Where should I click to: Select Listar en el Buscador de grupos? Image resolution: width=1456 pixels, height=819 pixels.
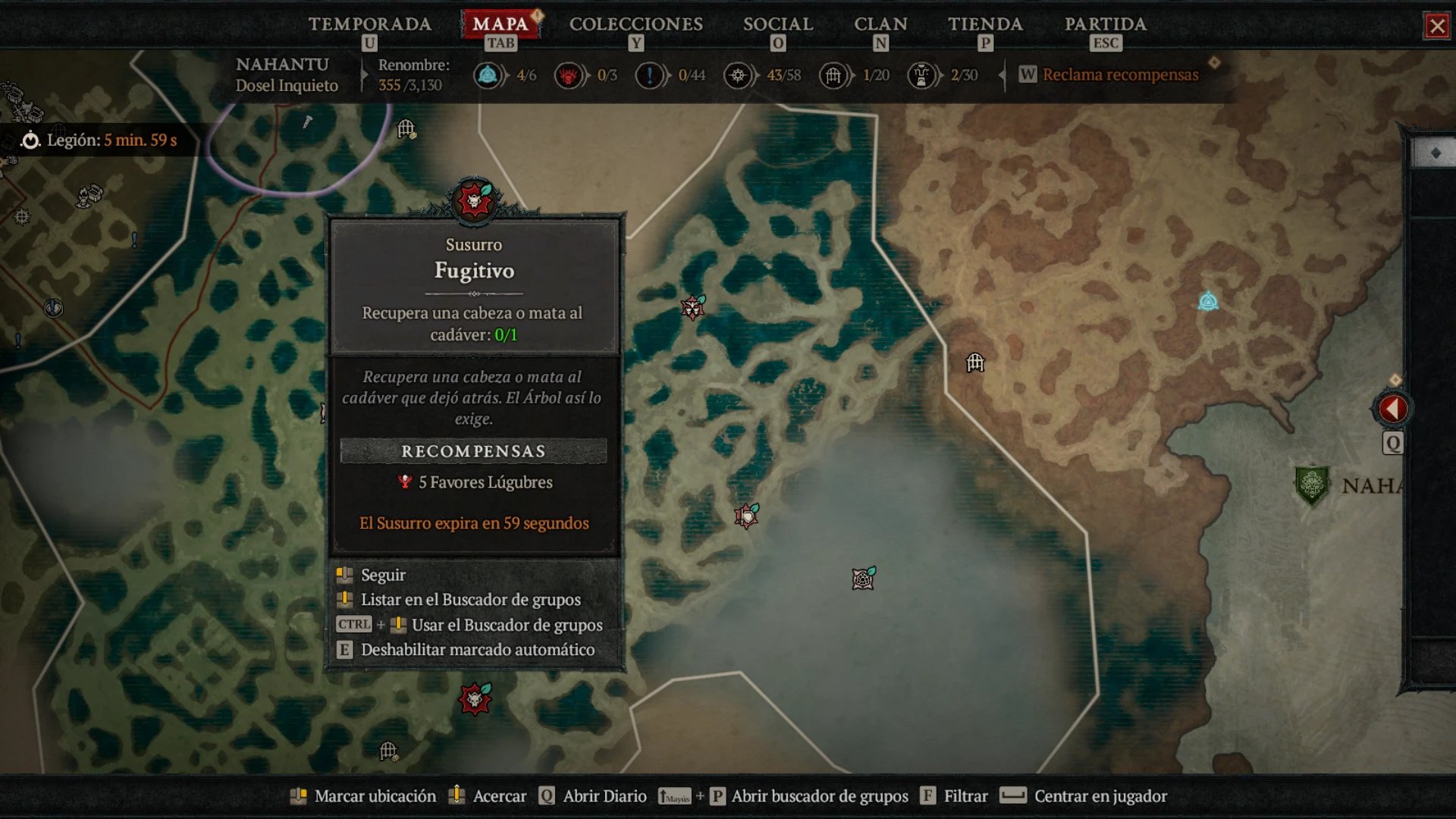click(470, 600)
